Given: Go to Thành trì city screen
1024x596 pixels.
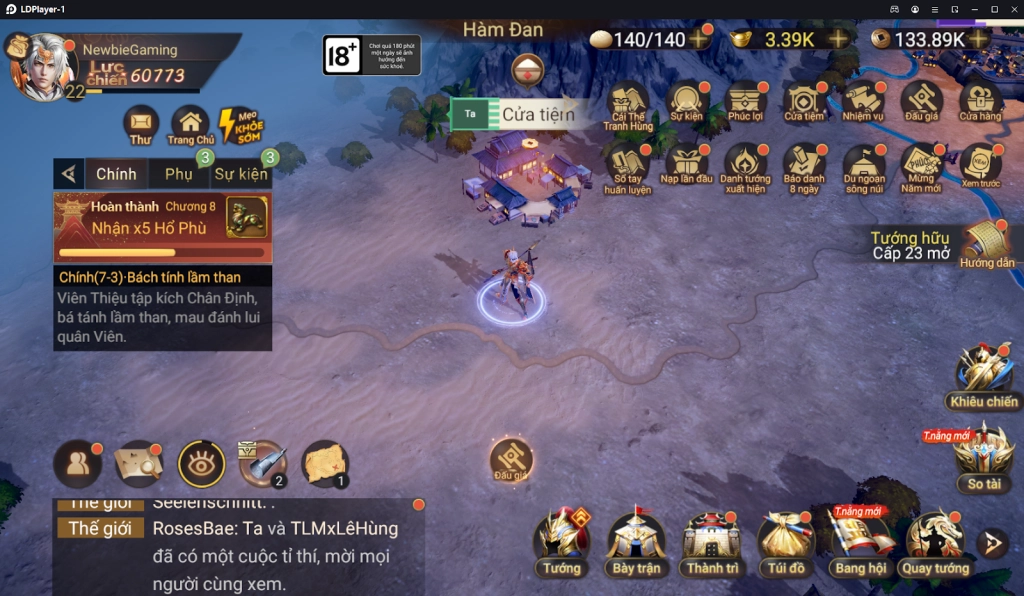Looking at the screenshot, I should coord(711,541).
